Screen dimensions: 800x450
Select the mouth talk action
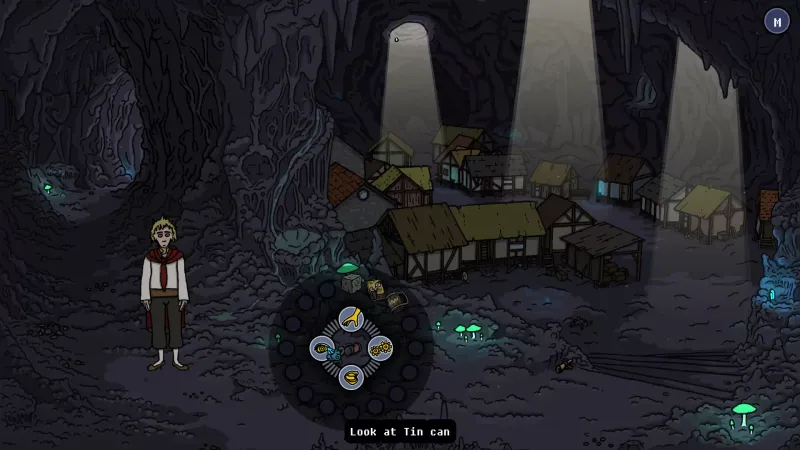351,377
